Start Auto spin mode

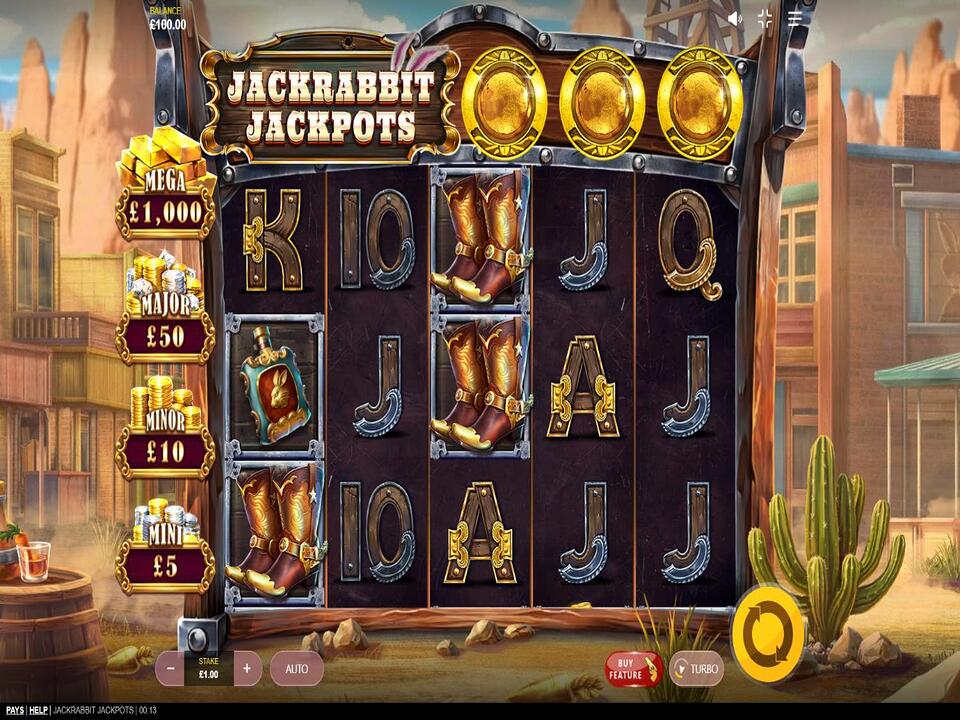click(x=297, y=668)
